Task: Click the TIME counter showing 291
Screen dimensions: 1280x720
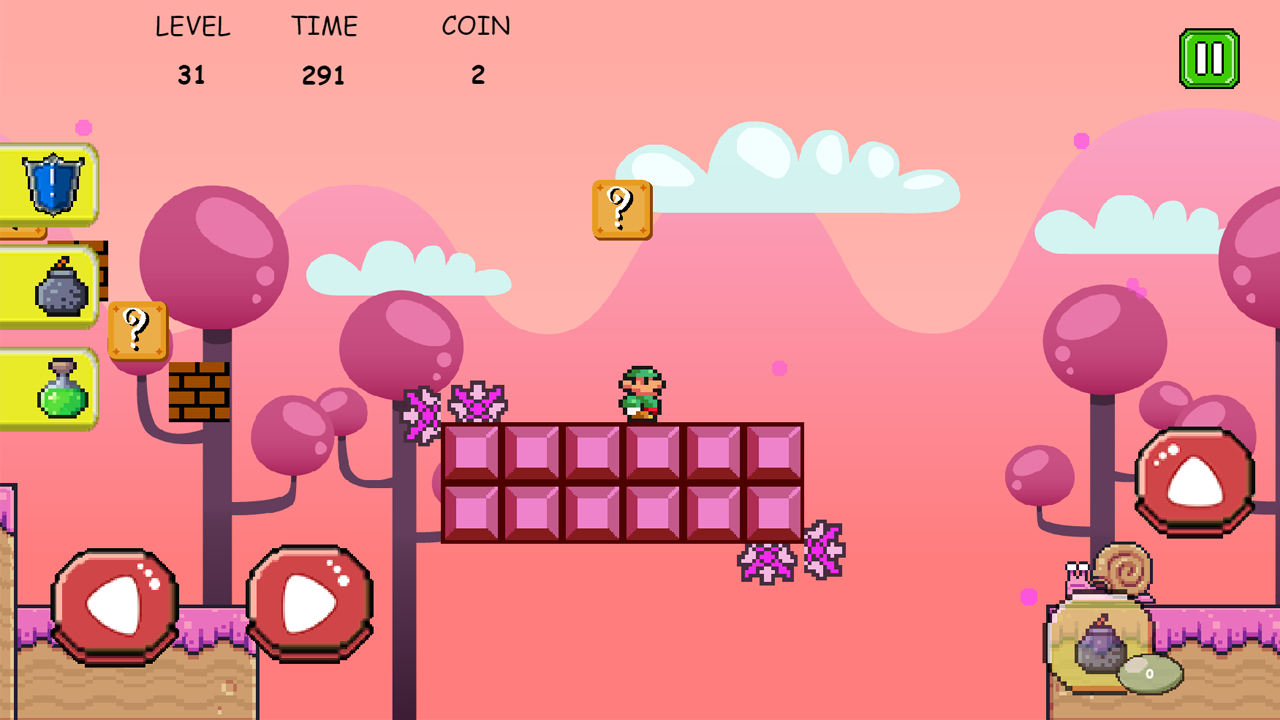Action: pos(323,74)
